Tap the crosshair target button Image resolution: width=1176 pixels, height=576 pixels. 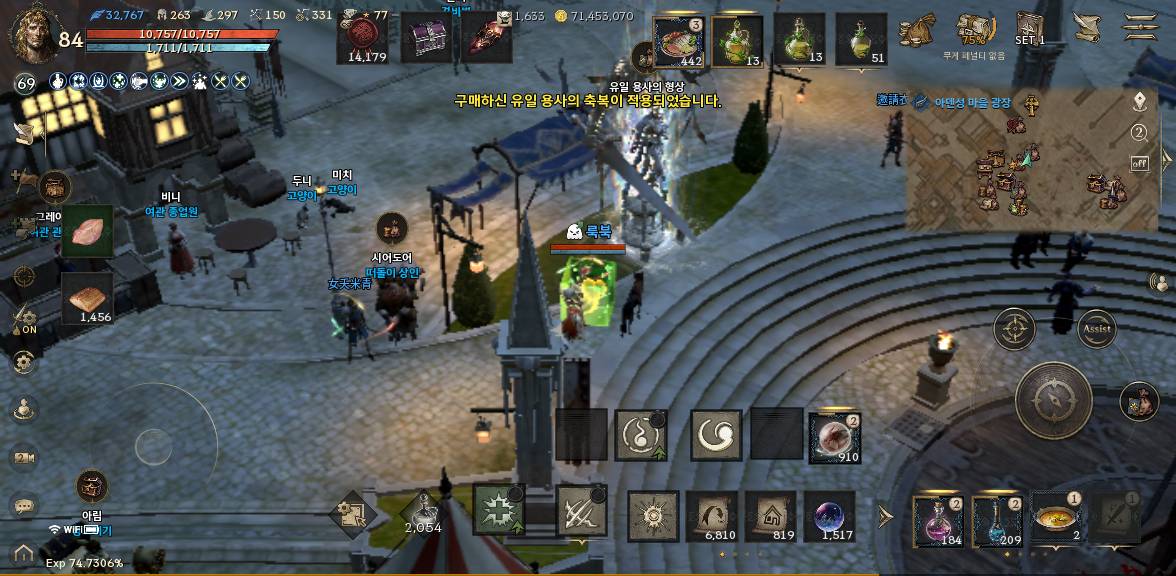pyautogui.click(x=1014, y=328)
